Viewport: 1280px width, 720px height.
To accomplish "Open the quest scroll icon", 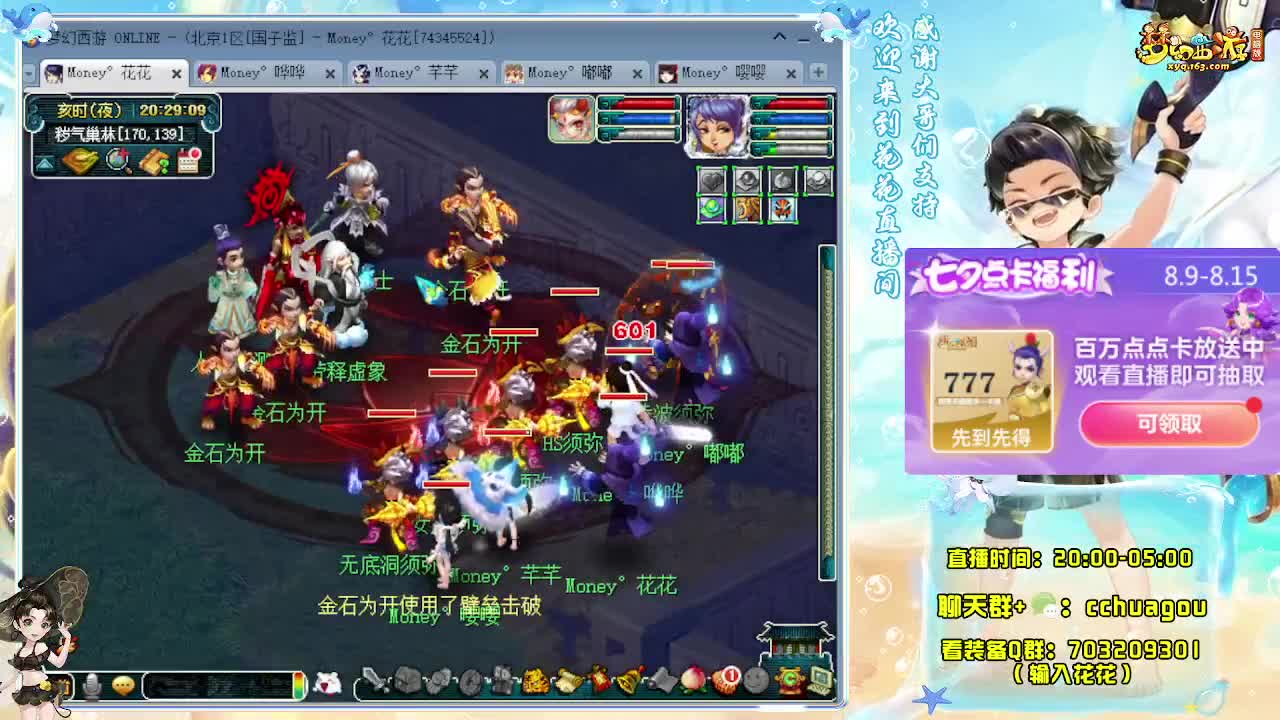I will pyautogui.click(x=566, y=678).
